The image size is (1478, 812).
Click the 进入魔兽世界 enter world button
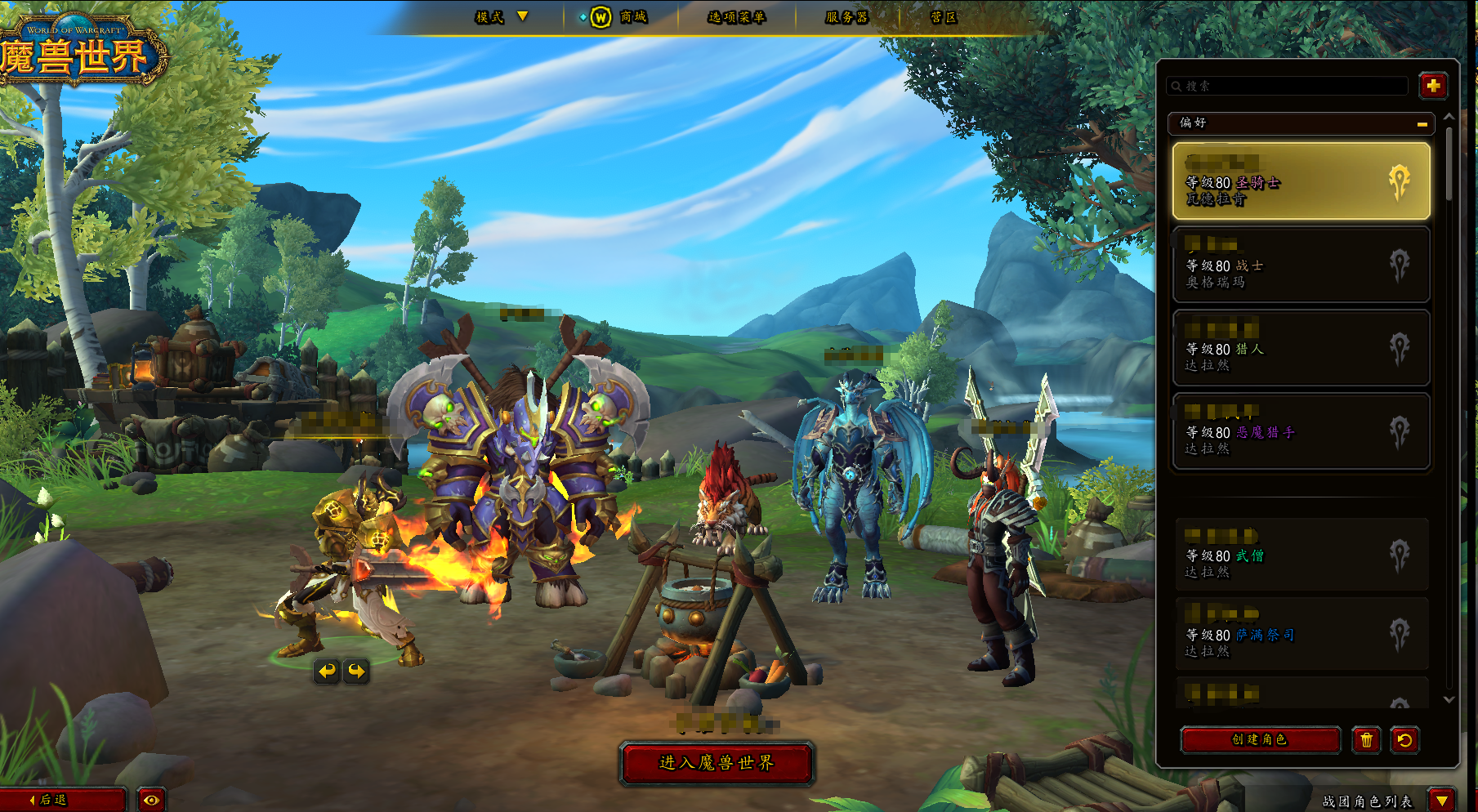[x=717, y=763]
